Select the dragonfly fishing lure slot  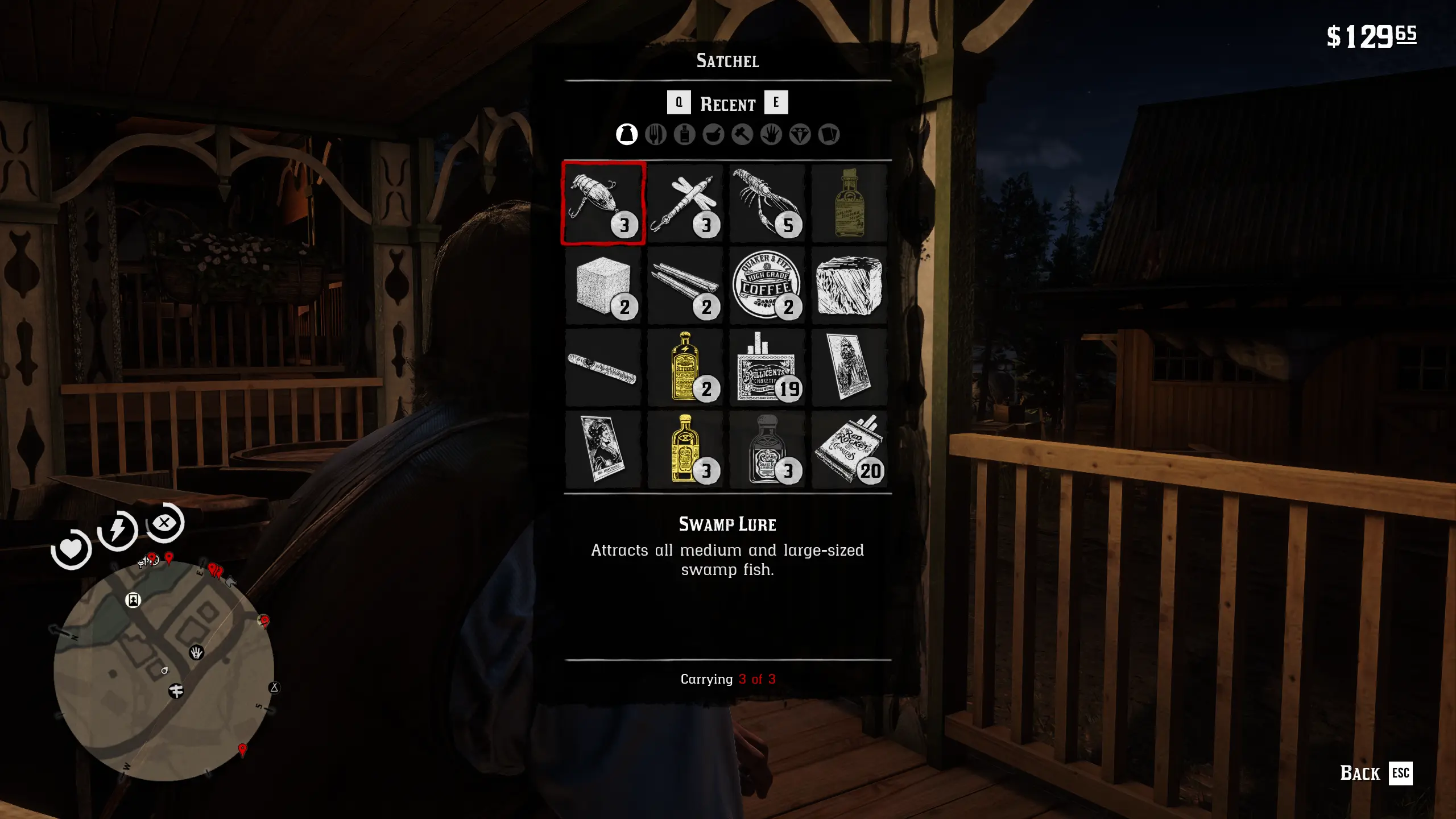[685, 204]
